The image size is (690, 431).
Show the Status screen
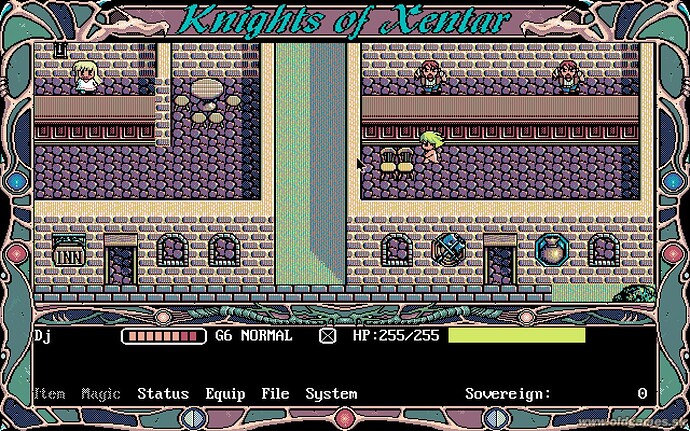(x=163, y=394)
